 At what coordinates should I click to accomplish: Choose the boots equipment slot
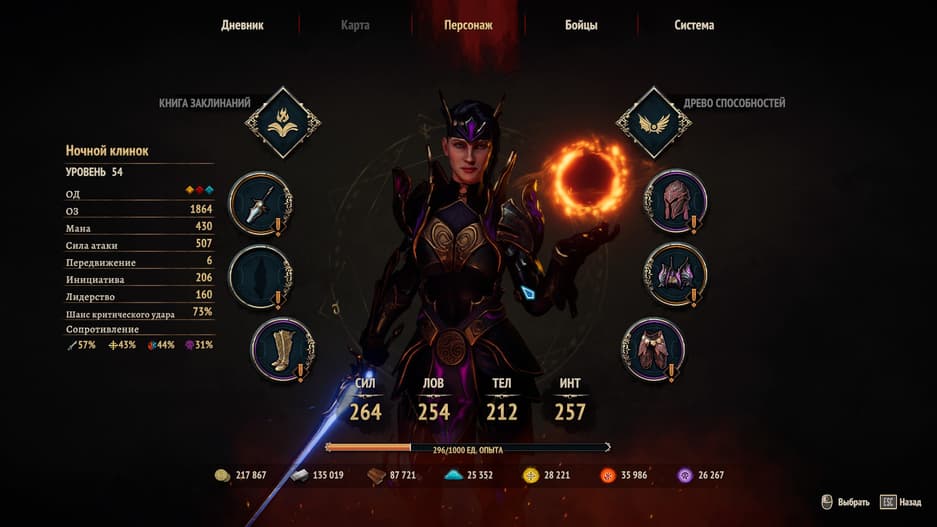tap(281, 348)
